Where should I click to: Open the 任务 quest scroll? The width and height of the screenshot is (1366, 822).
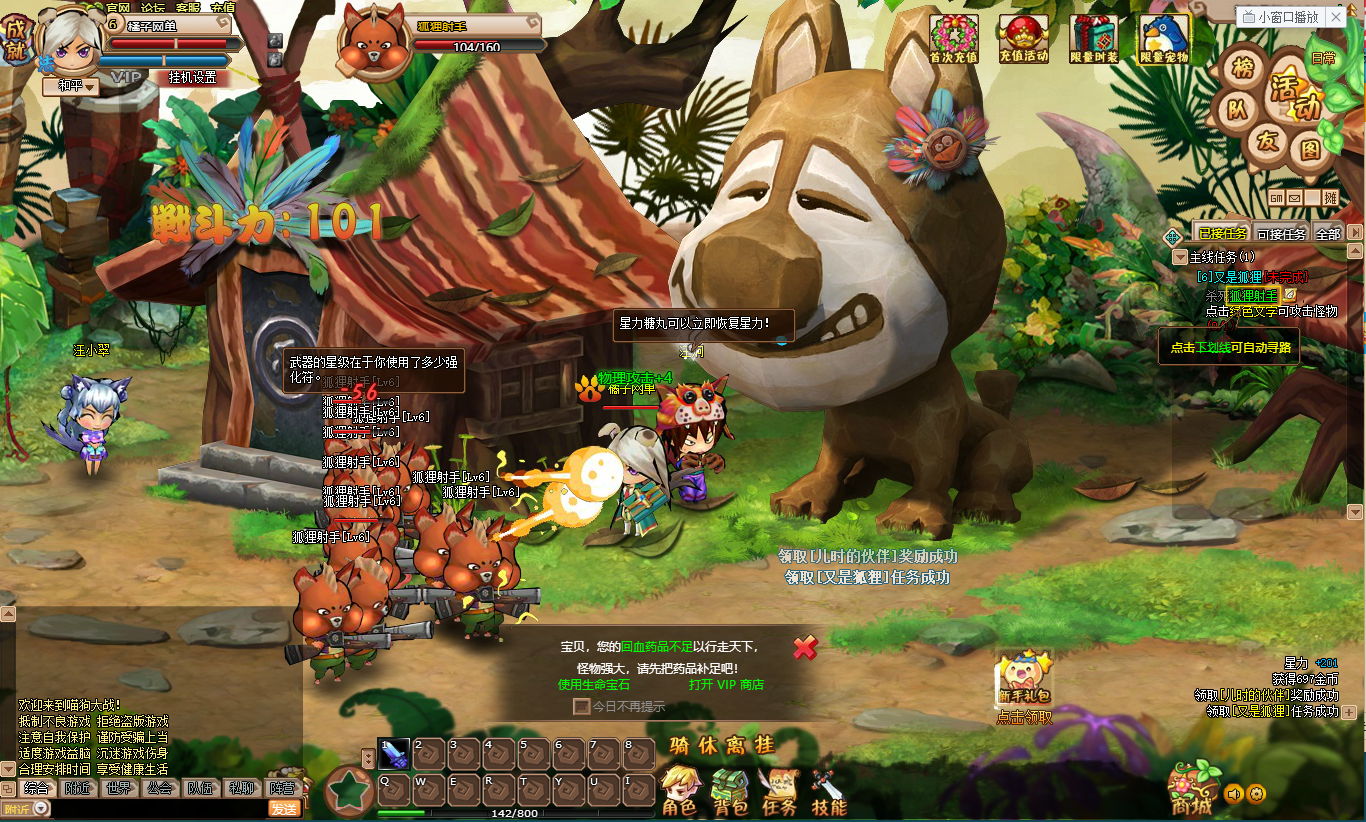[779, 790]
